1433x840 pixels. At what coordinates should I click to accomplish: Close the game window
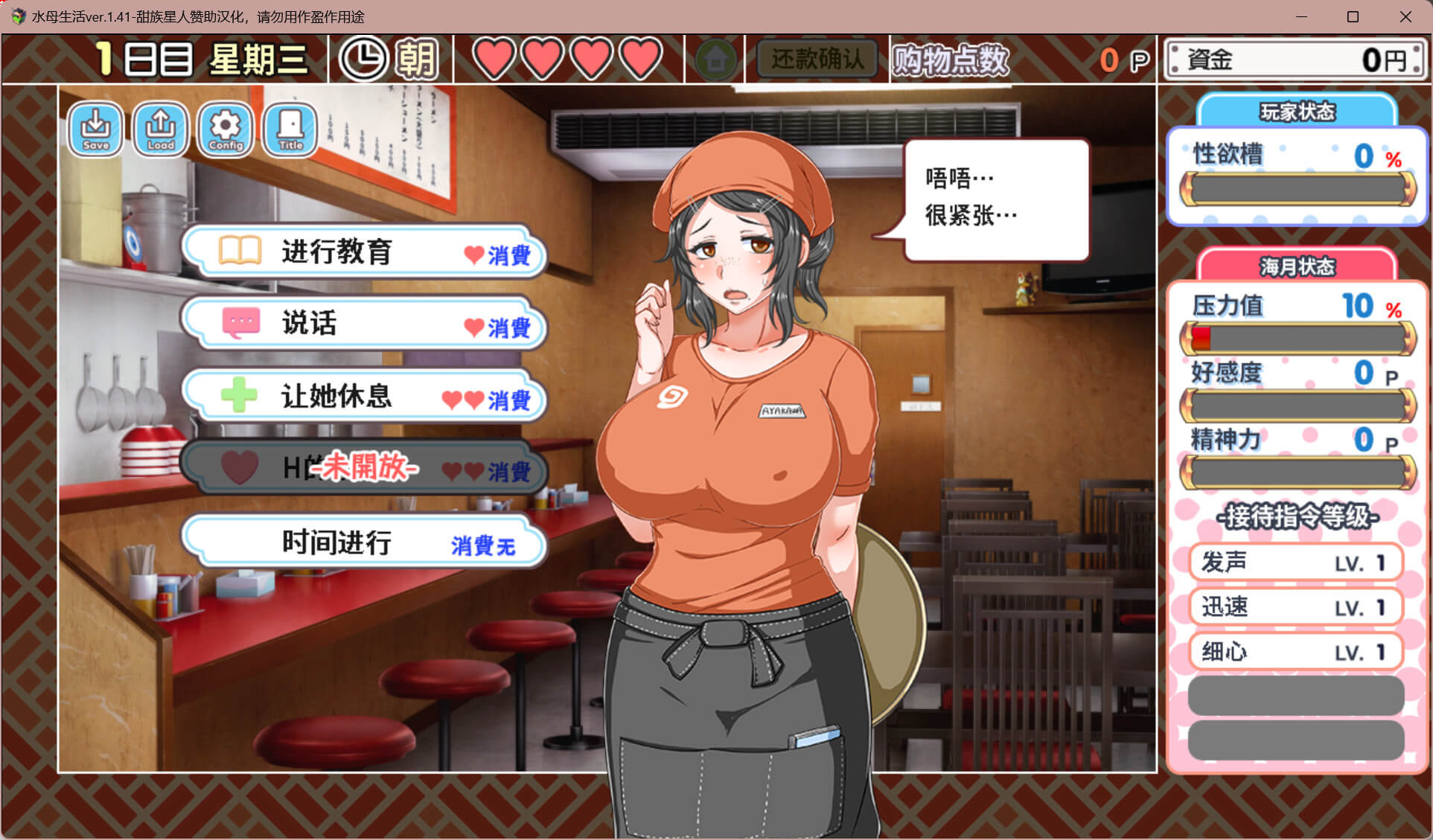[x=1405, y=16]
